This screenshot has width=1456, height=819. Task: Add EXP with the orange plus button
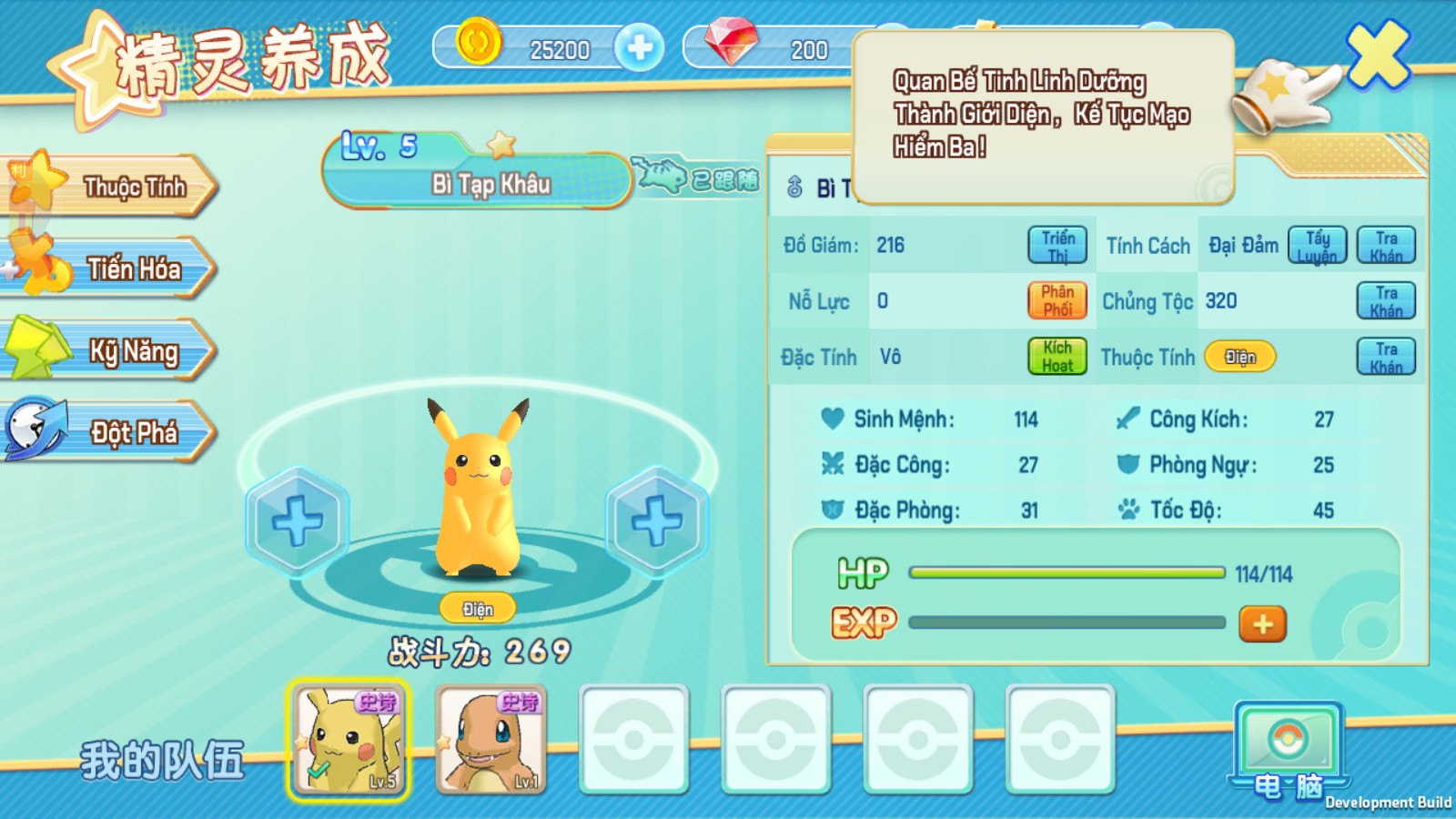tap(1262, 624)
